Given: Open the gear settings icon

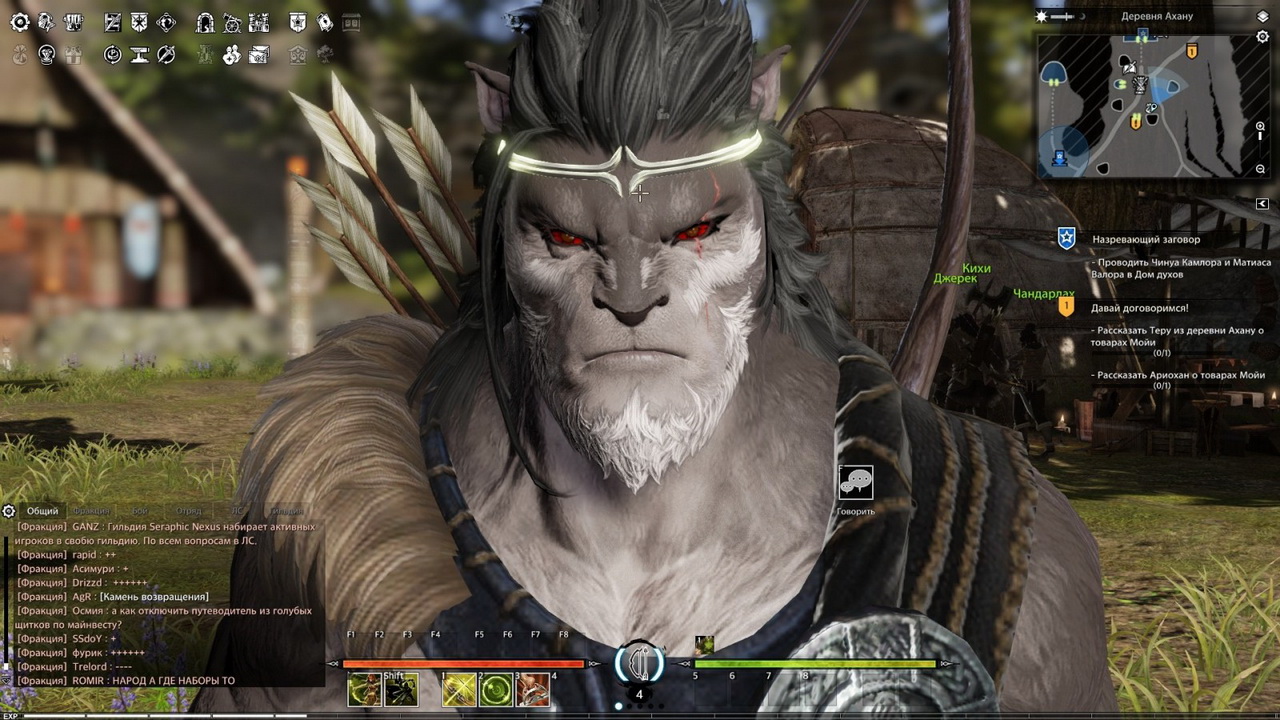Looking at the screenshot, I should coord(19,23).
